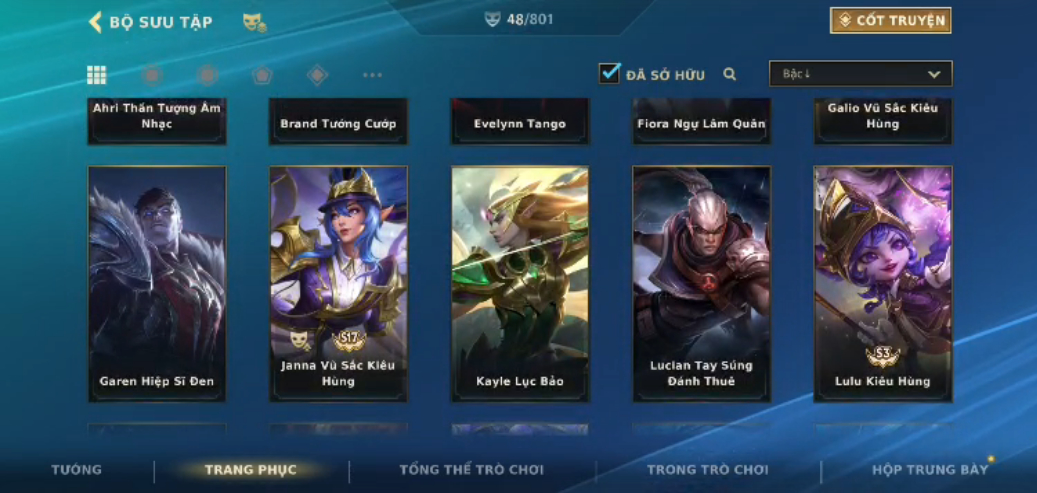Image resolution: width=1037 pixels, height=493 pixels.
Task: Open the Tổng Thể Trò Chơi tab
Action: (471, 470)
